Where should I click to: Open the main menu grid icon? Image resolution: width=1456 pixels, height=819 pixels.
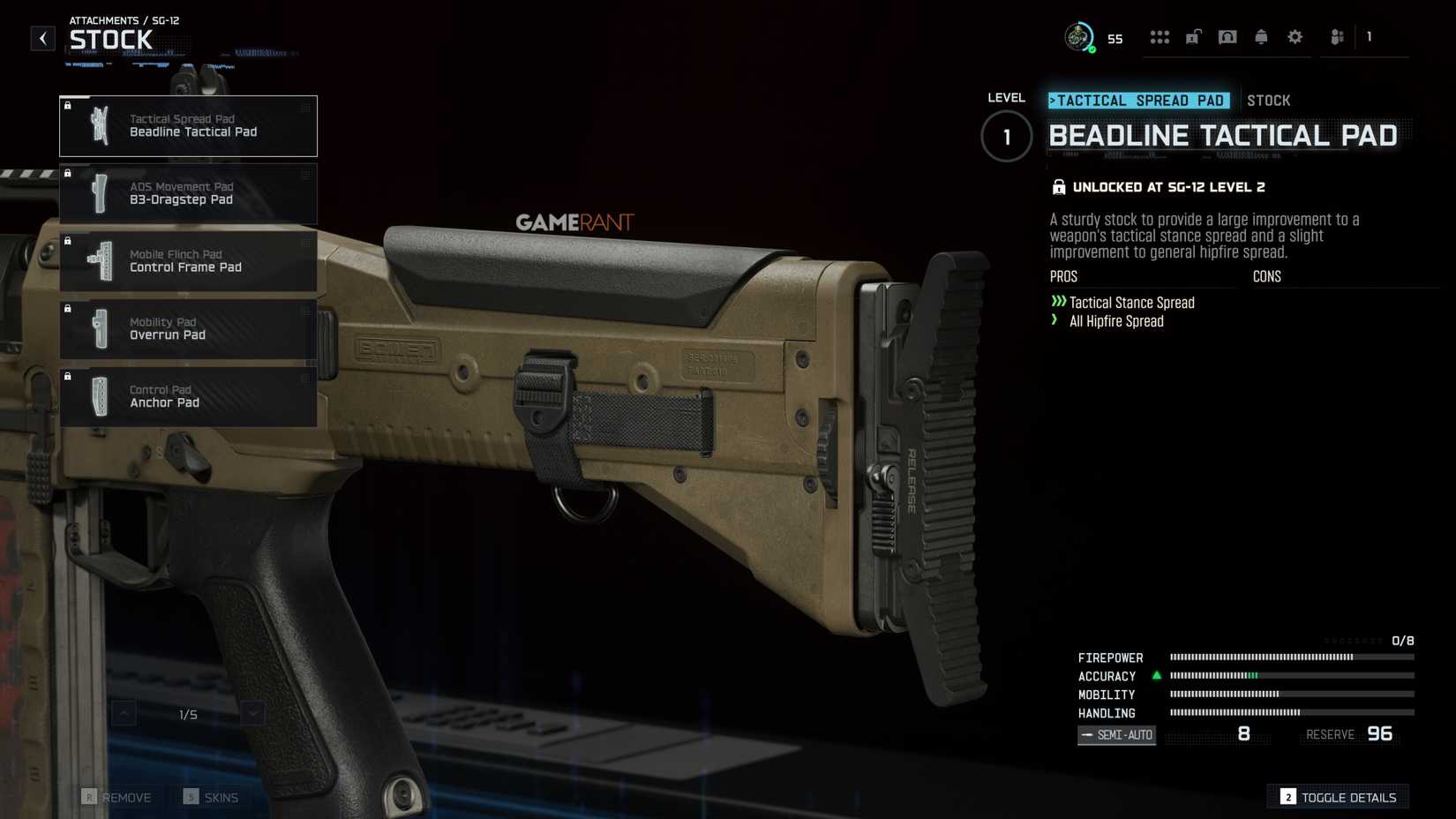[1160, 37]
